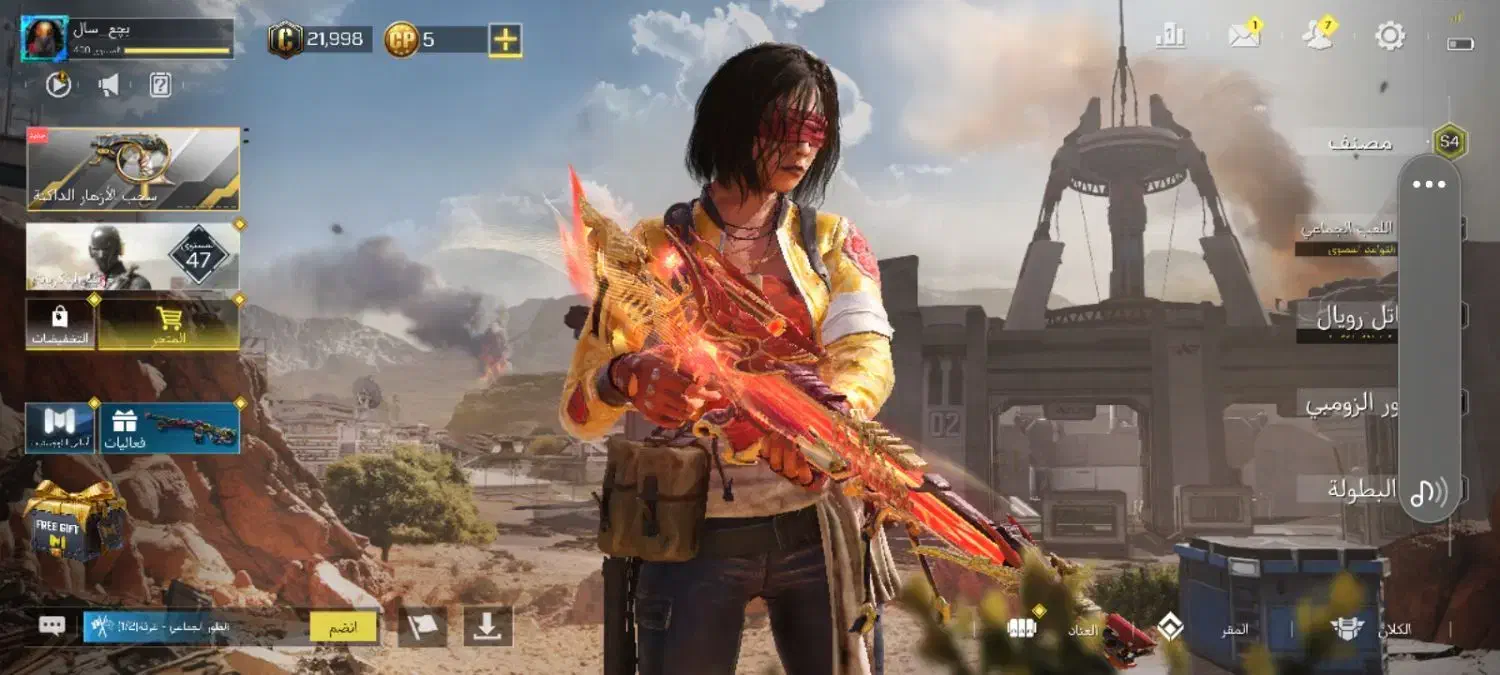
Task: Open the battle pass tier 47 banner
Action: [133, 256]
